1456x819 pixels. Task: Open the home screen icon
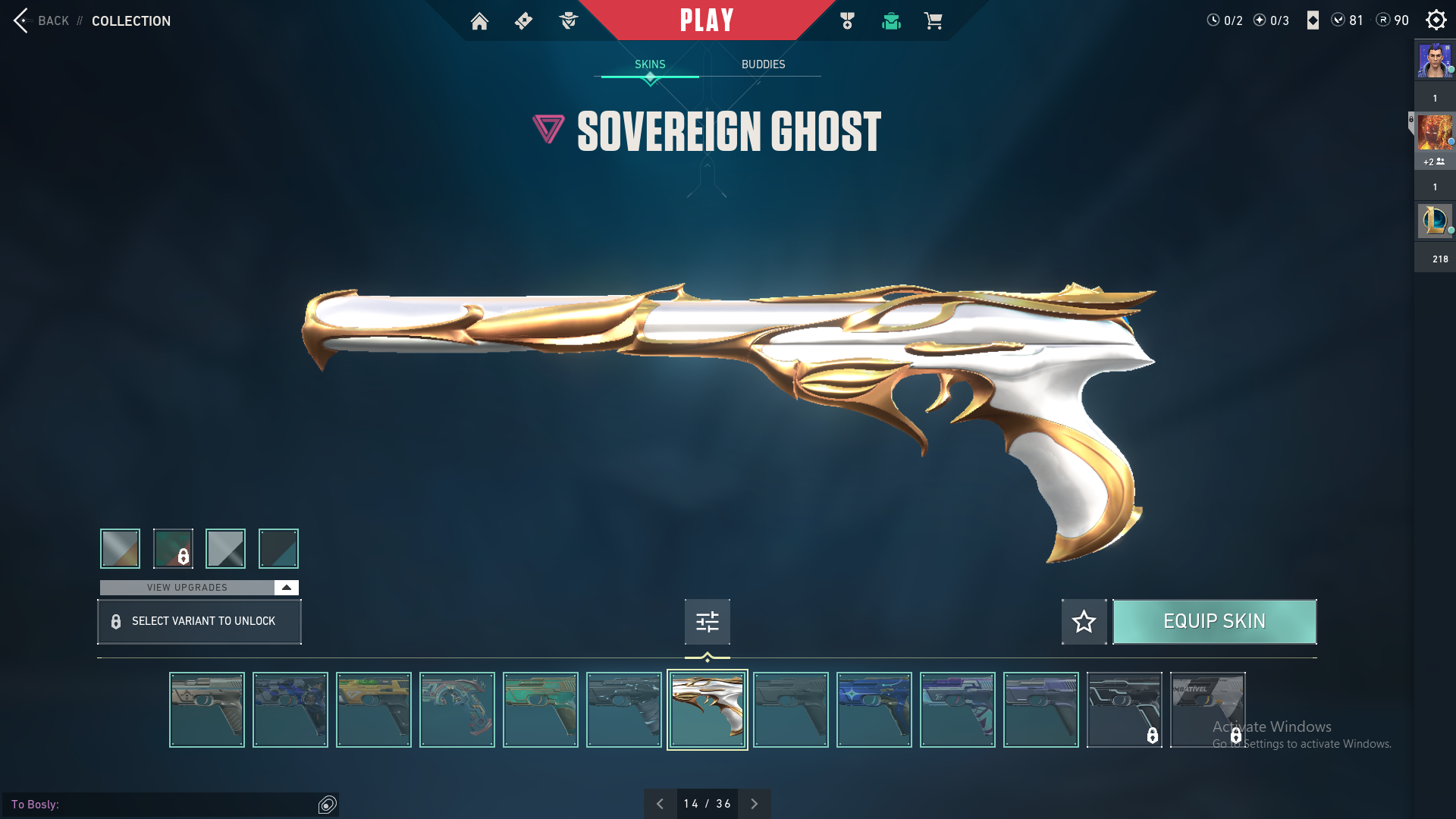point(479,21)
